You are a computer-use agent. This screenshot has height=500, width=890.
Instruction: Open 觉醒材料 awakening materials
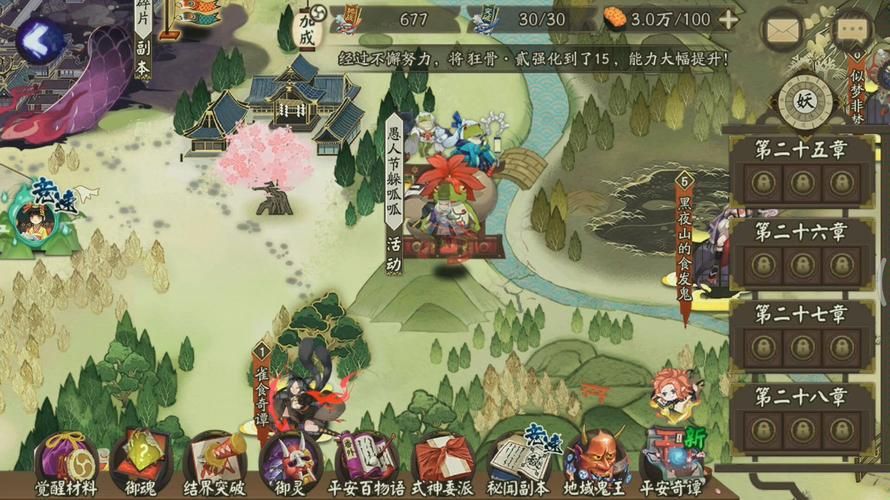point(67,464)
